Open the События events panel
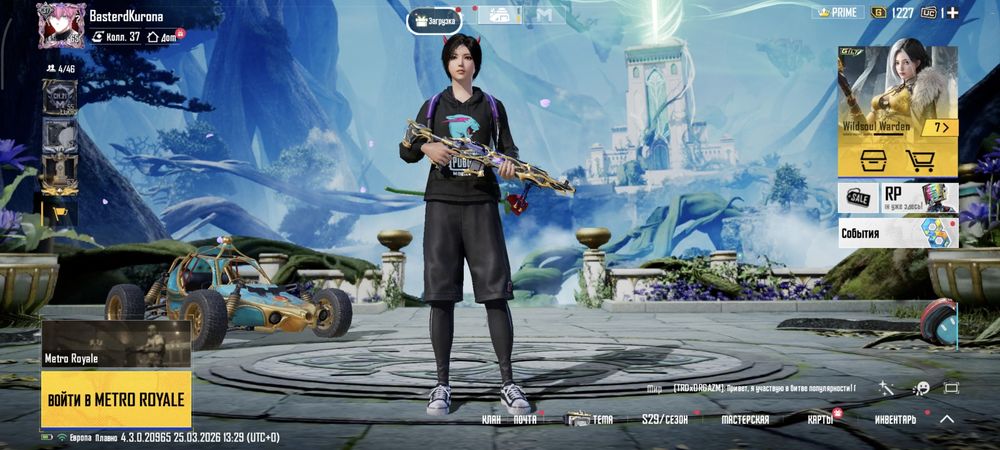The width and height of the screenshot is (1000, 450). pyautogui.click(x=898, y=233)
